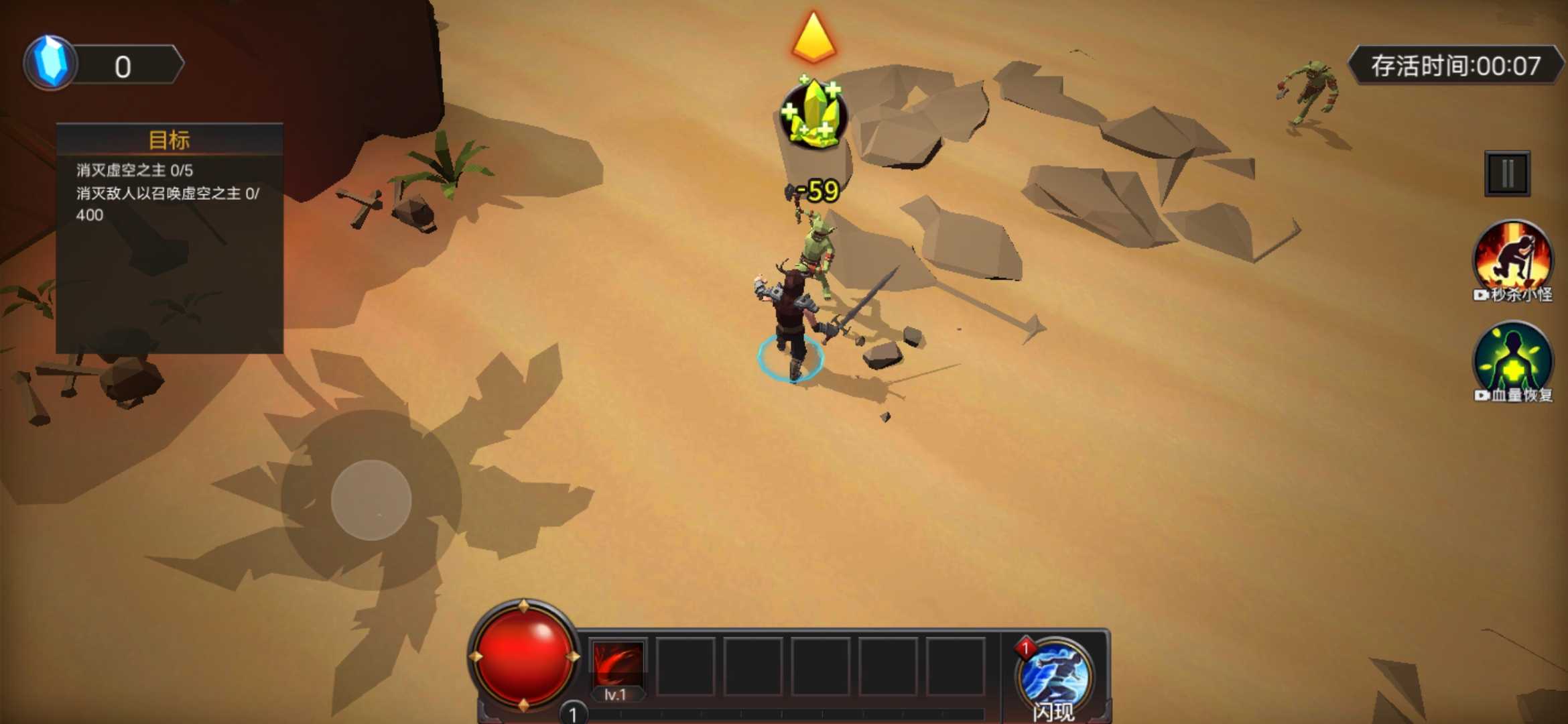Viewport: 1568px width, 724px height.
Task: Use the 血量恢复 health restore icon
Action: click(1512, 360)
